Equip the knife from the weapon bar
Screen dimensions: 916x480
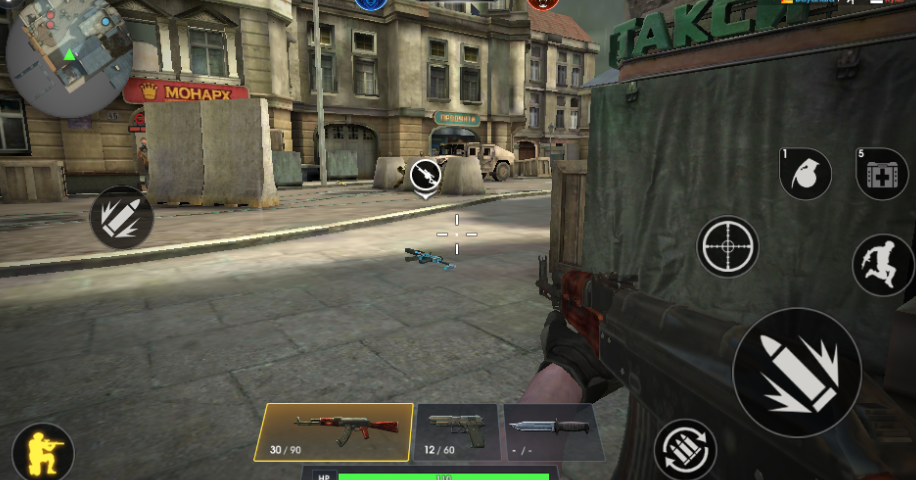click(x=554, y=432)
